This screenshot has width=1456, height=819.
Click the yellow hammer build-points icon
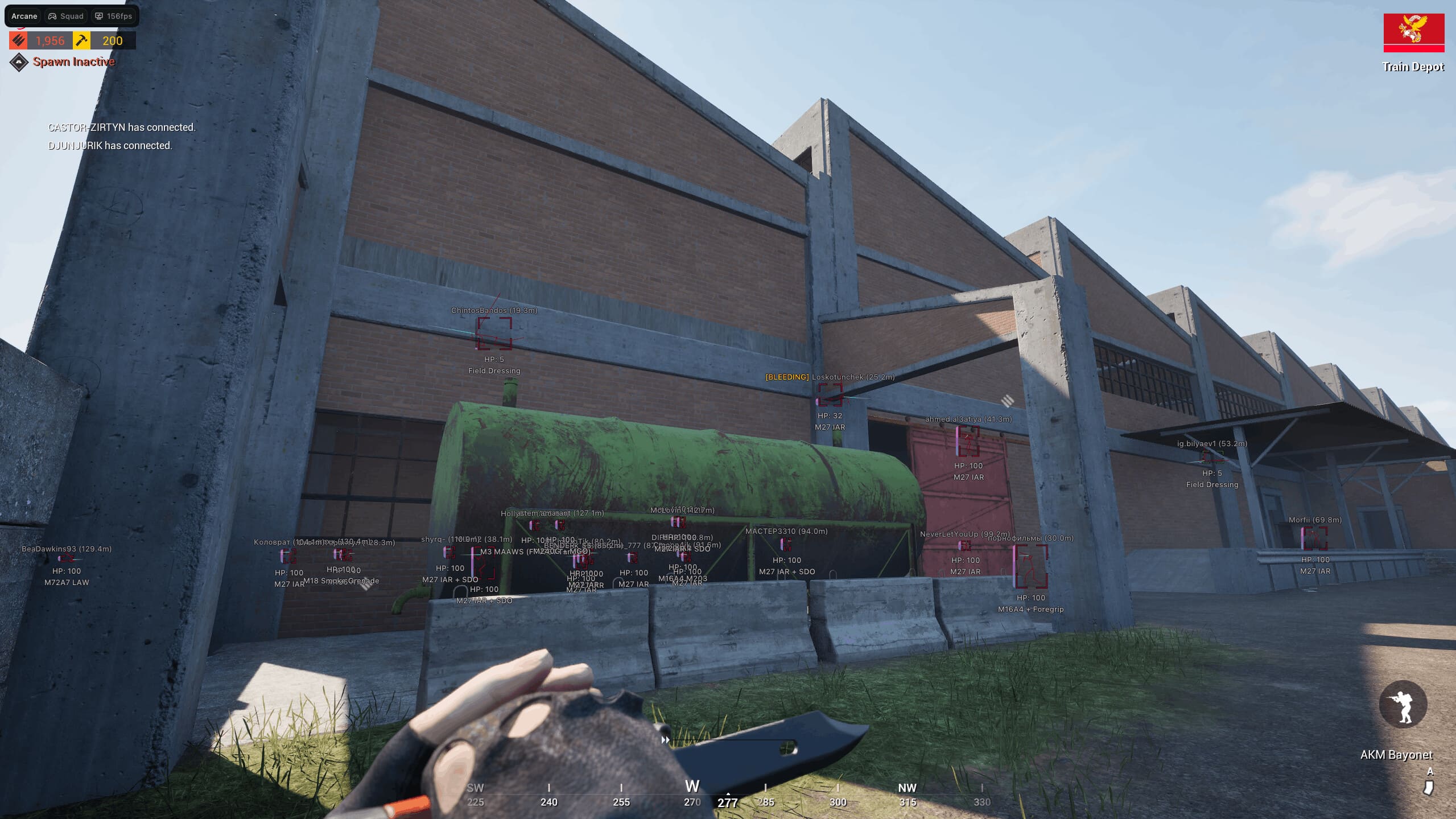pyautogui.click(x=82, y=40)
